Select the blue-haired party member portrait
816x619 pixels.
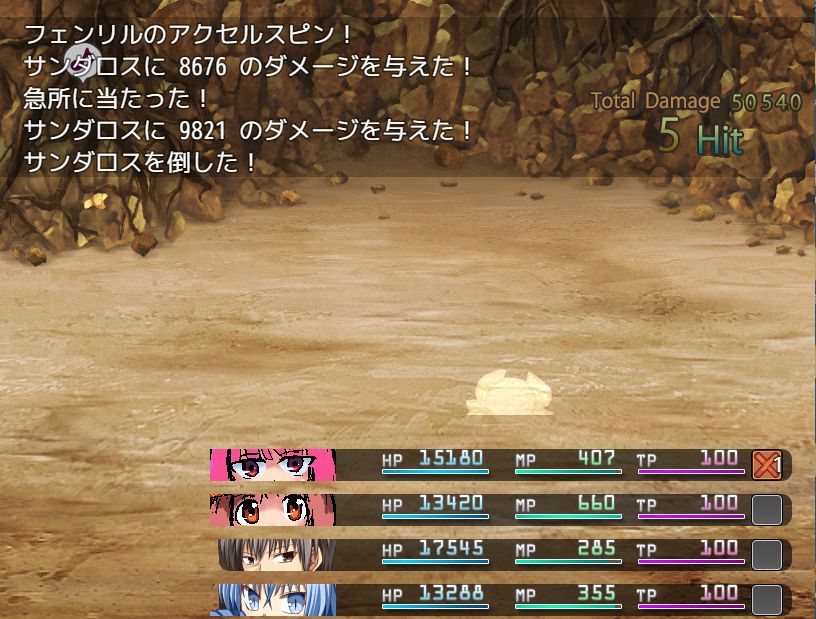[272, 599]
